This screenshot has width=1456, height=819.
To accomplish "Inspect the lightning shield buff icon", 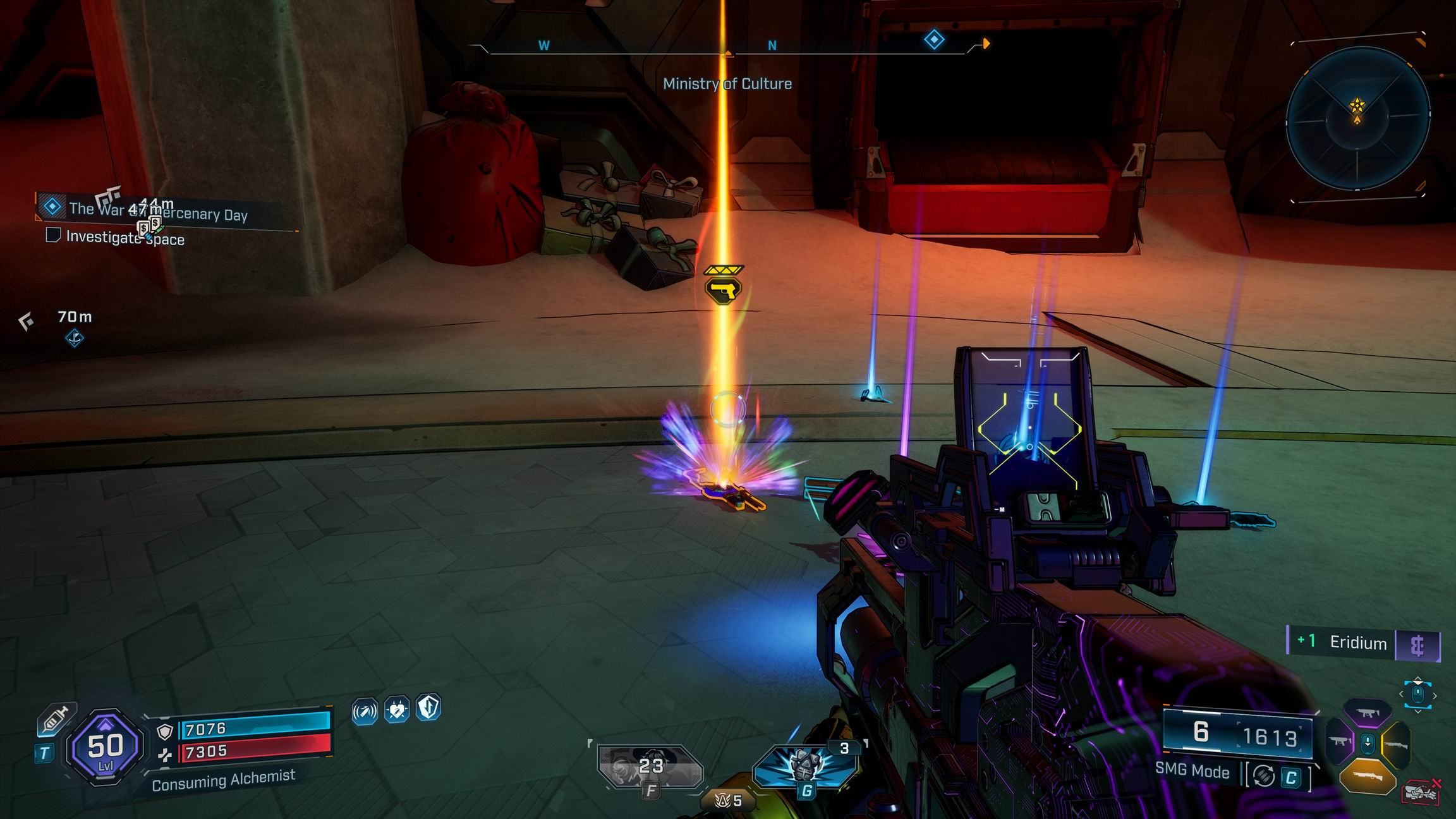I will pos(428,708).
